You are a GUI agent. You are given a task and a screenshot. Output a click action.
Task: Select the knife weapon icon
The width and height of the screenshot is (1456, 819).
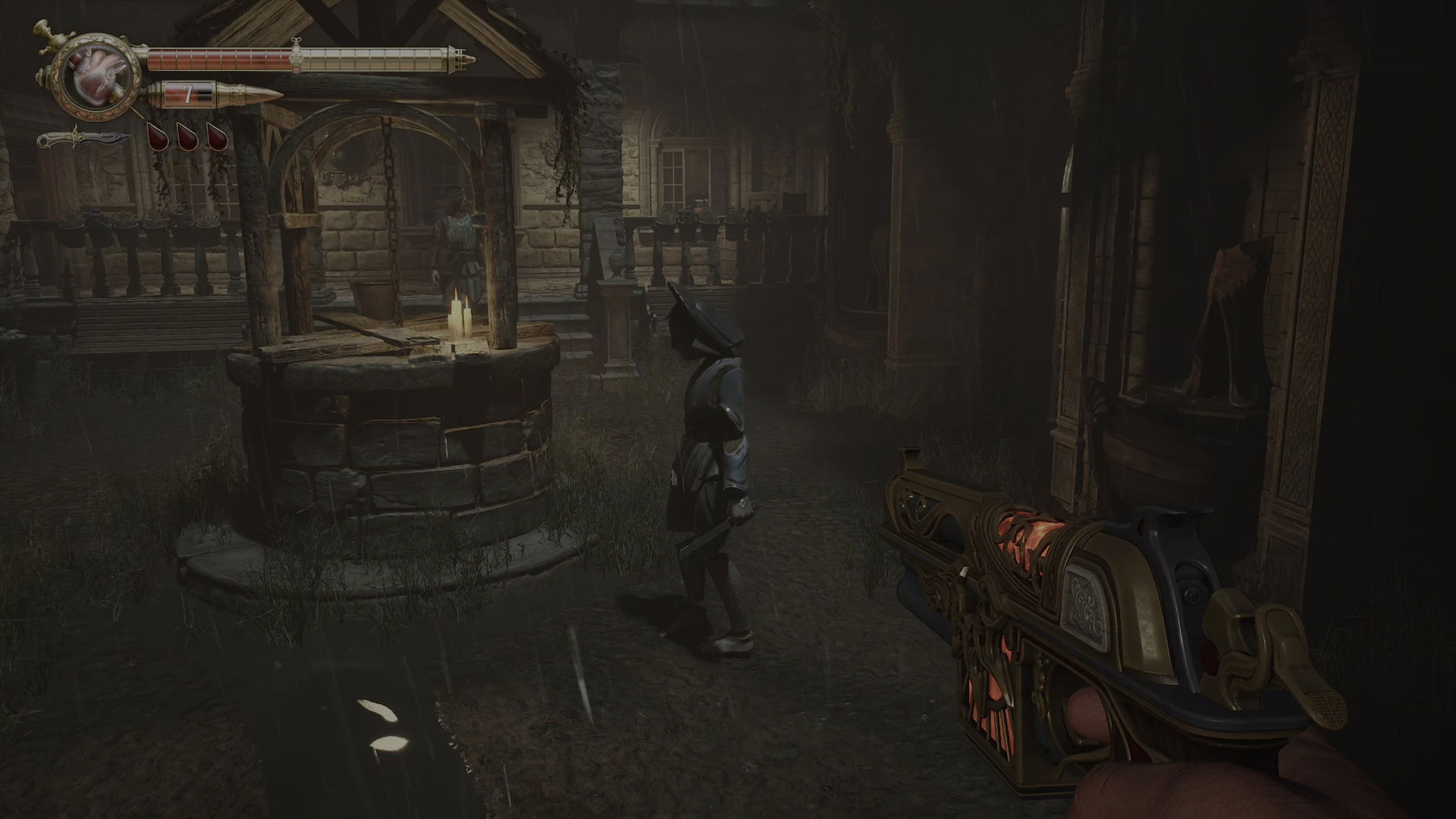[x=84, y=140]
